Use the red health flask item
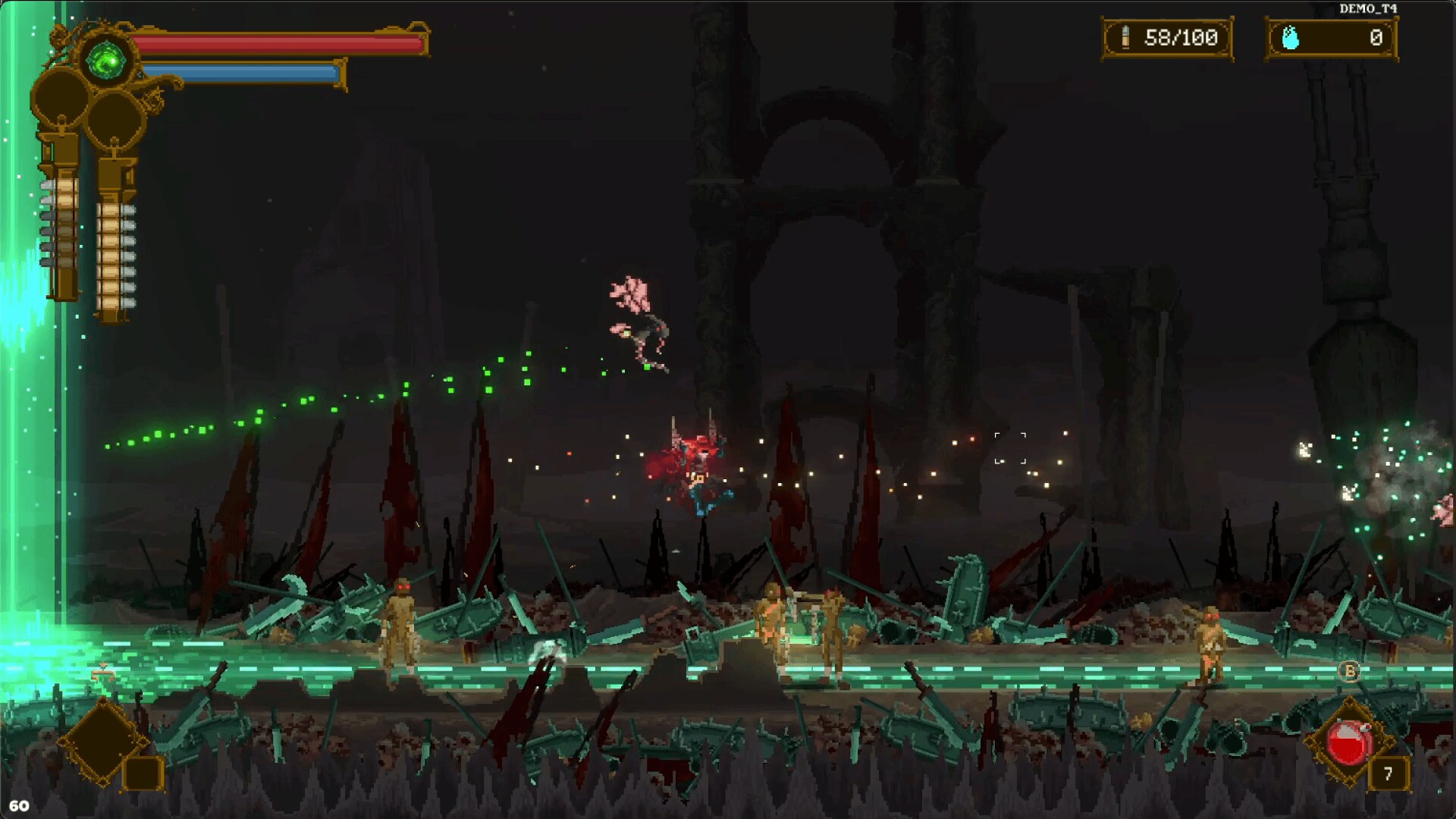 pos(1348,742)
